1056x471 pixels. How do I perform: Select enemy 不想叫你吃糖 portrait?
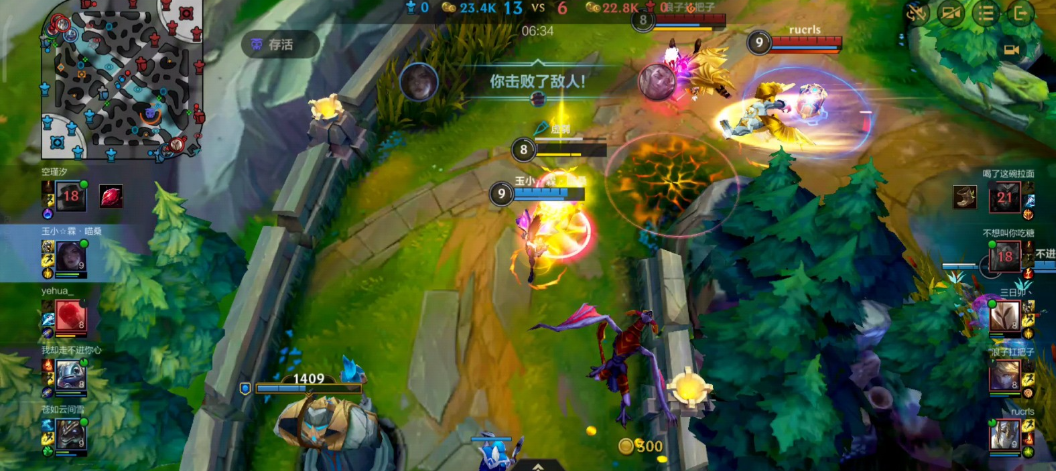pos(1005,258)
